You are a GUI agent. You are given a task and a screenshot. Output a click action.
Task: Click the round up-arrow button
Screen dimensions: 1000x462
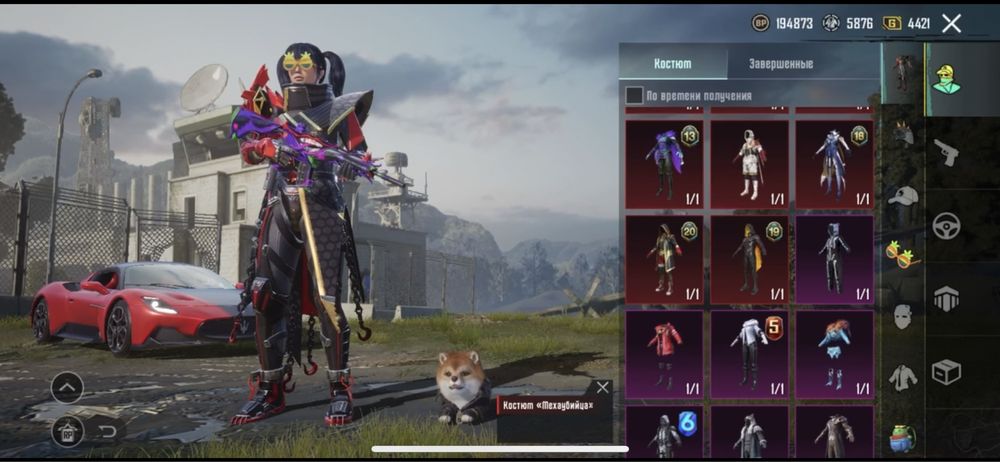(x=67, y=387)
